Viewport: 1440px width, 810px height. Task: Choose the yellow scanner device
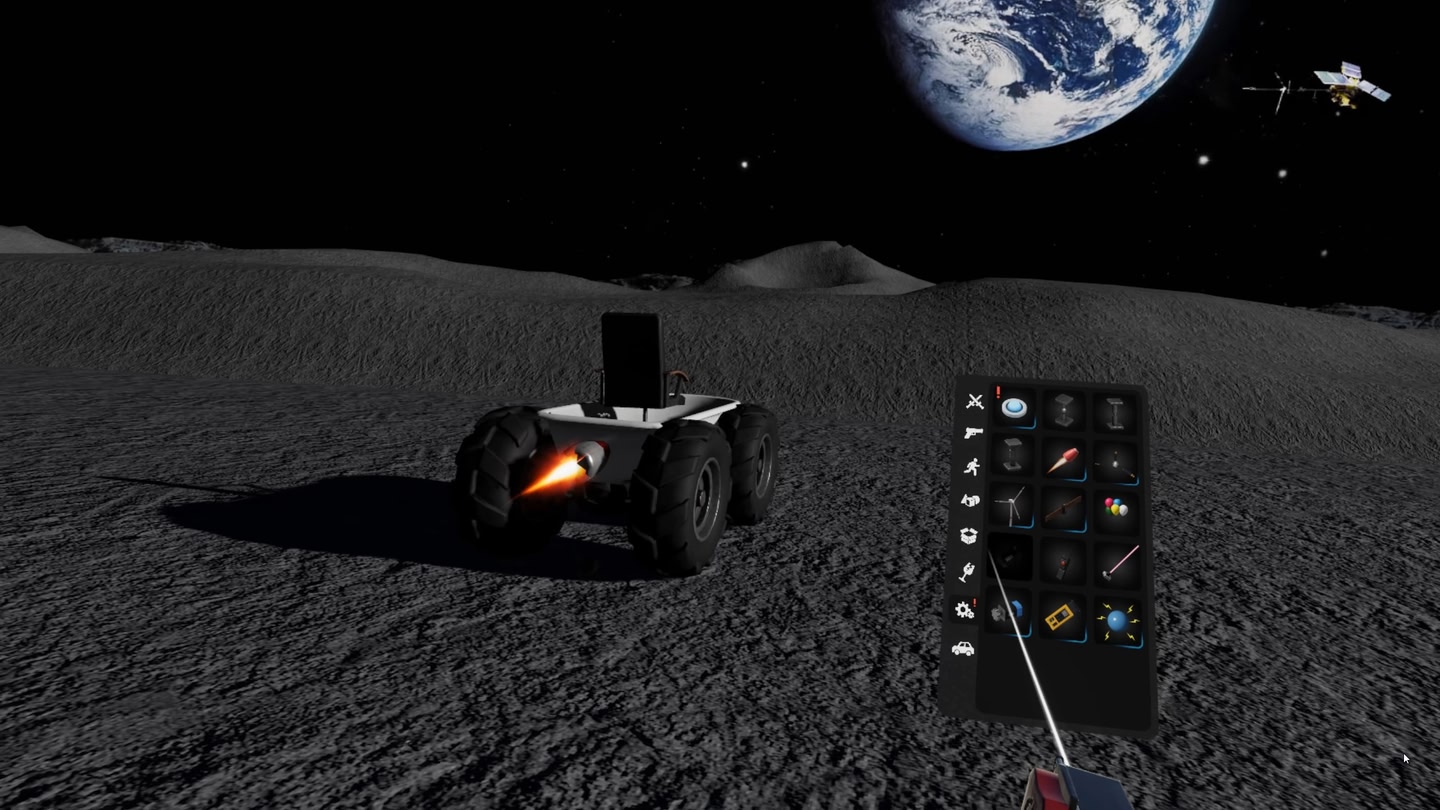[x=1063, y=614]
